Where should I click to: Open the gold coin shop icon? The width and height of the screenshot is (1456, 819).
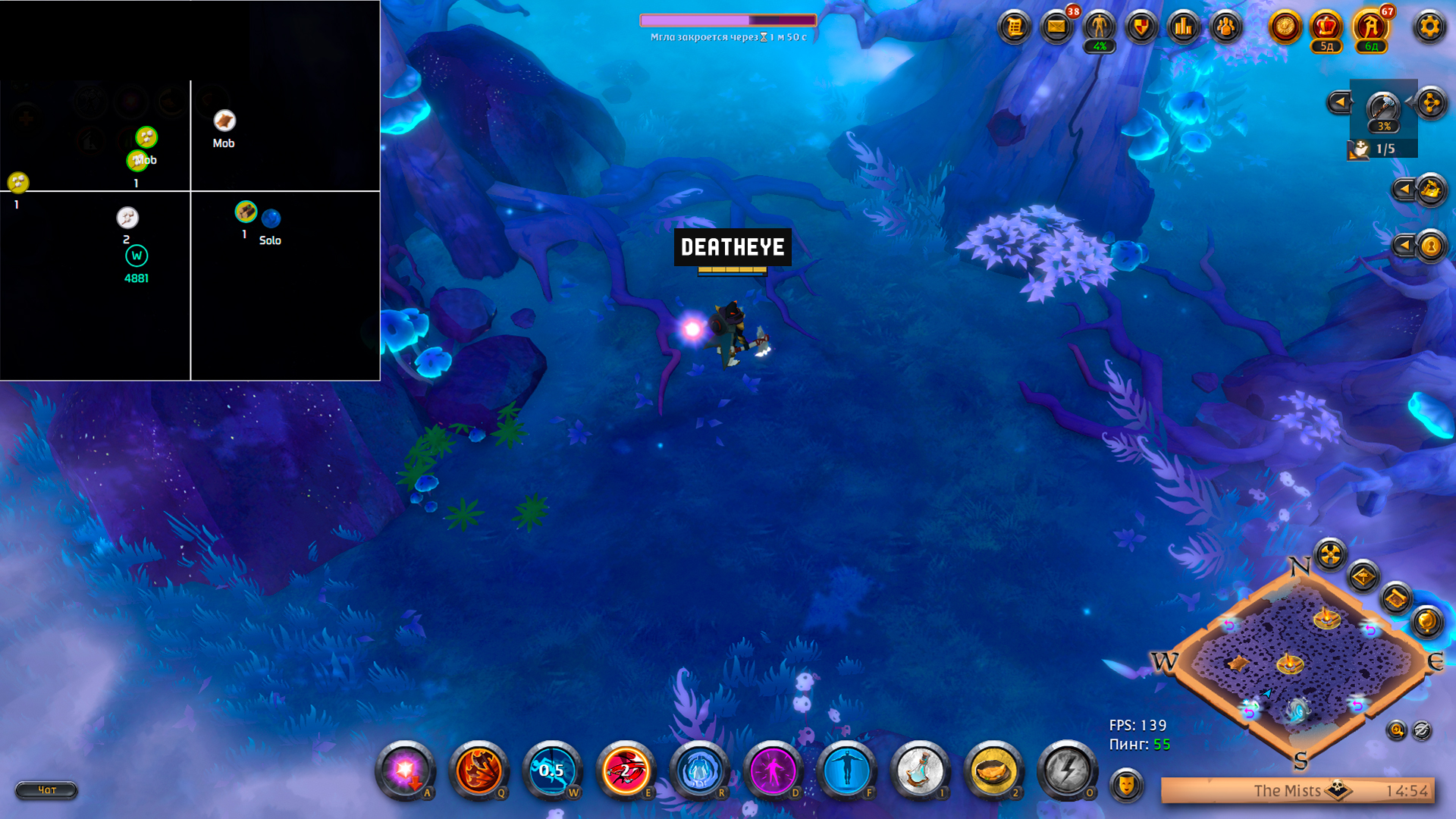[1285, 28]
